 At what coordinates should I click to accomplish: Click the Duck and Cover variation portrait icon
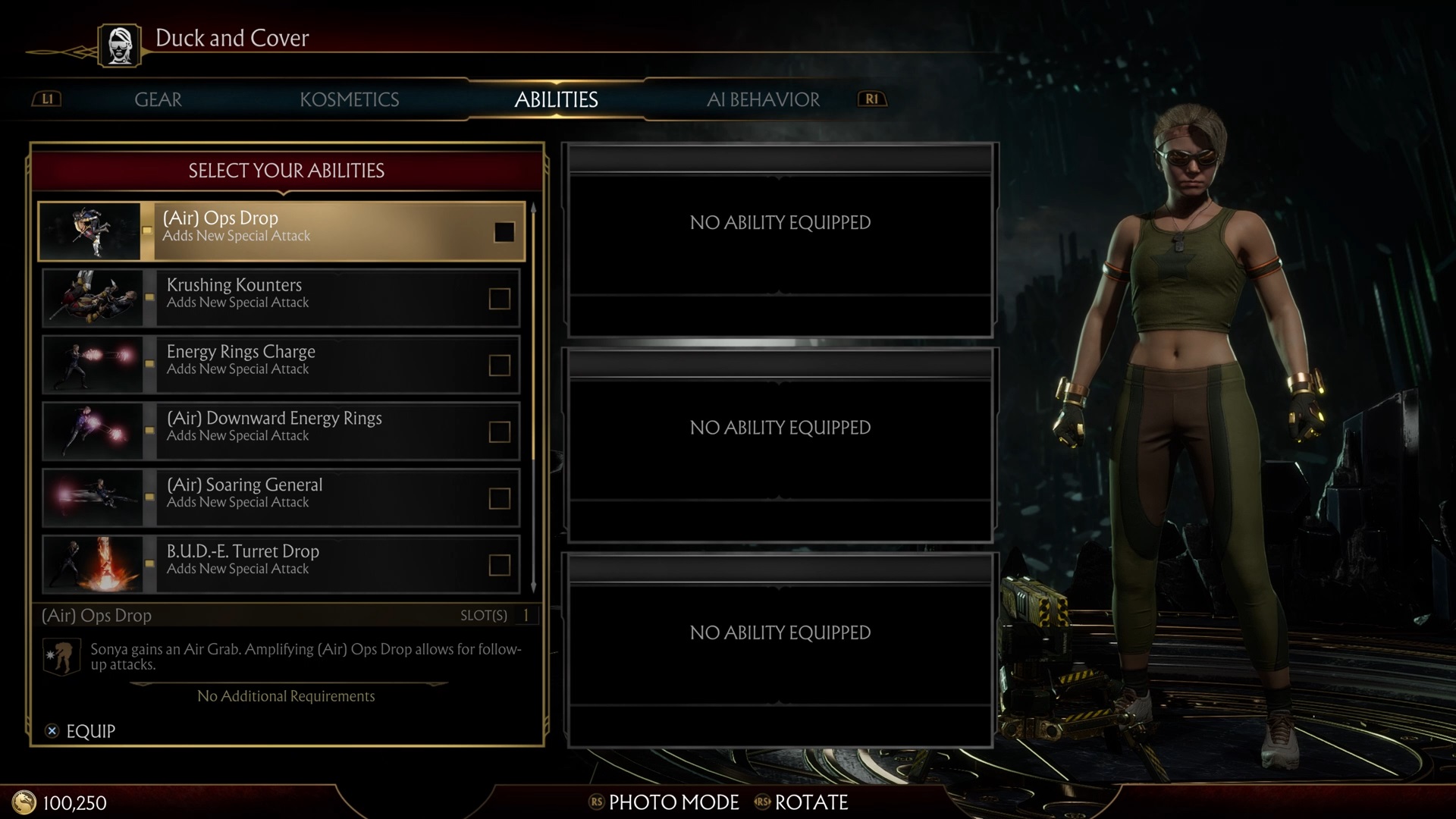point(119,45)
